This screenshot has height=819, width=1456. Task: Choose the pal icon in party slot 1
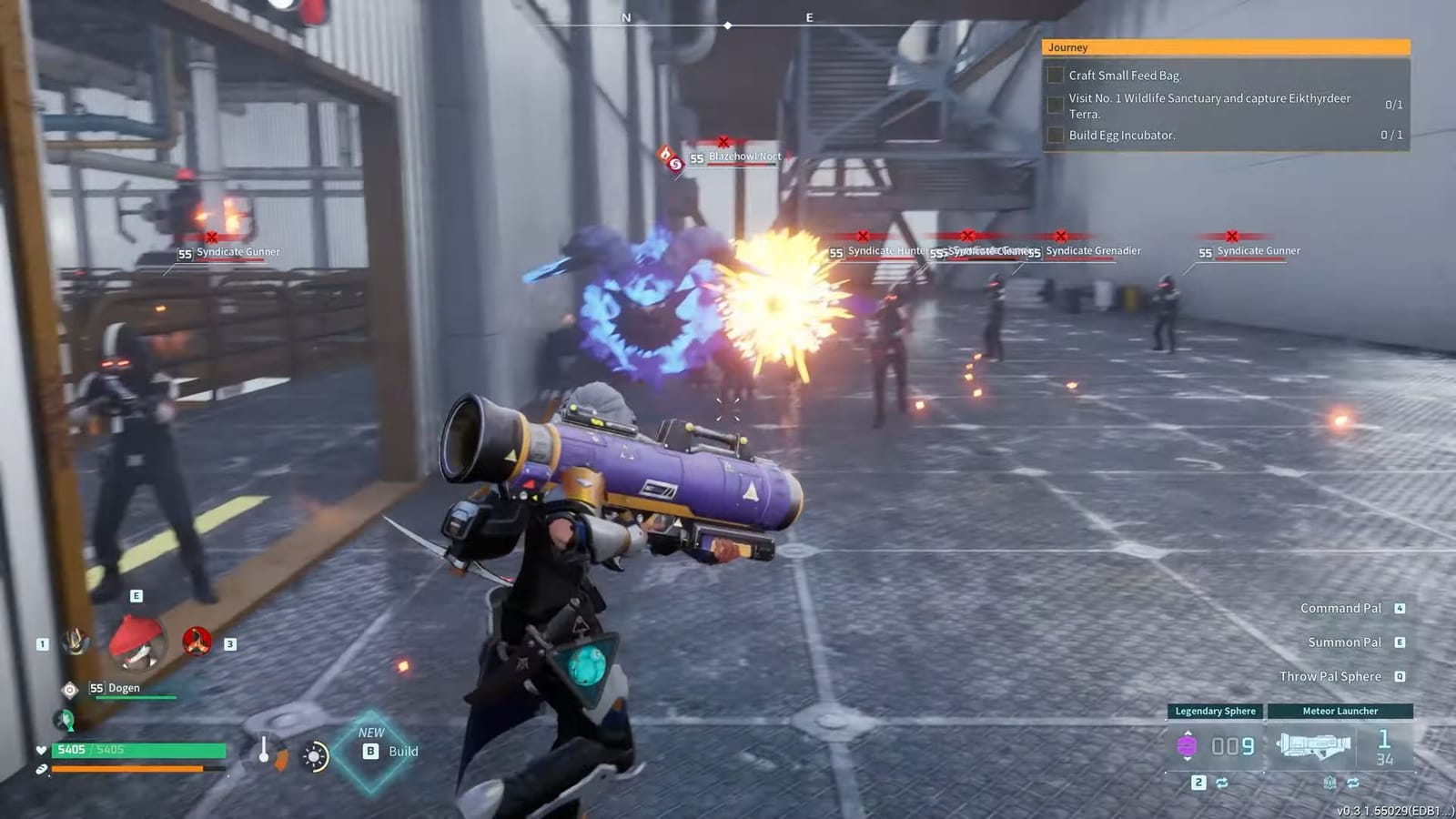click(x=76, y=642)
